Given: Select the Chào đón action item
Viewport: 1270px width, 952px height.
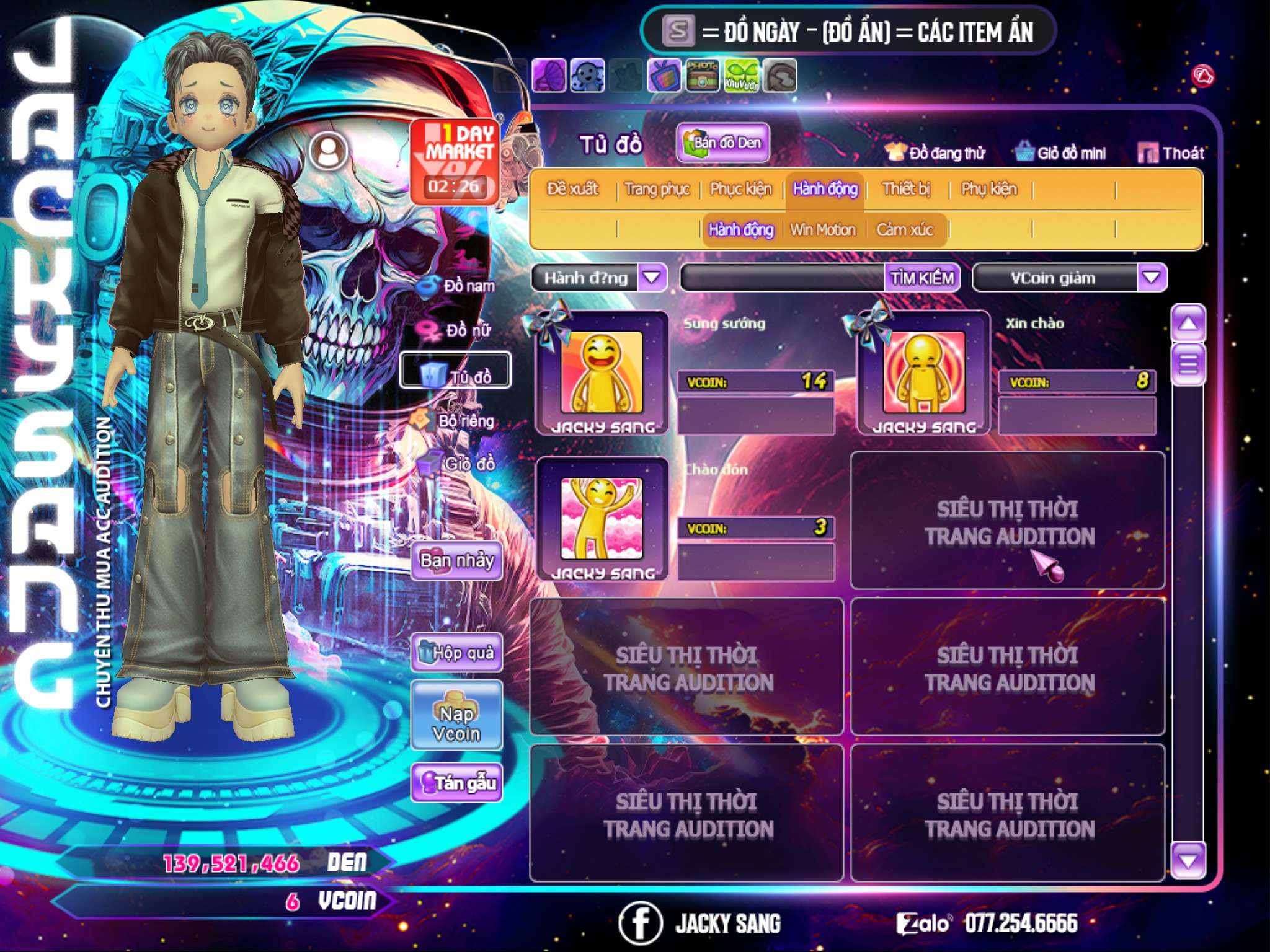Looking at the screenshot, I should [602, 519].
